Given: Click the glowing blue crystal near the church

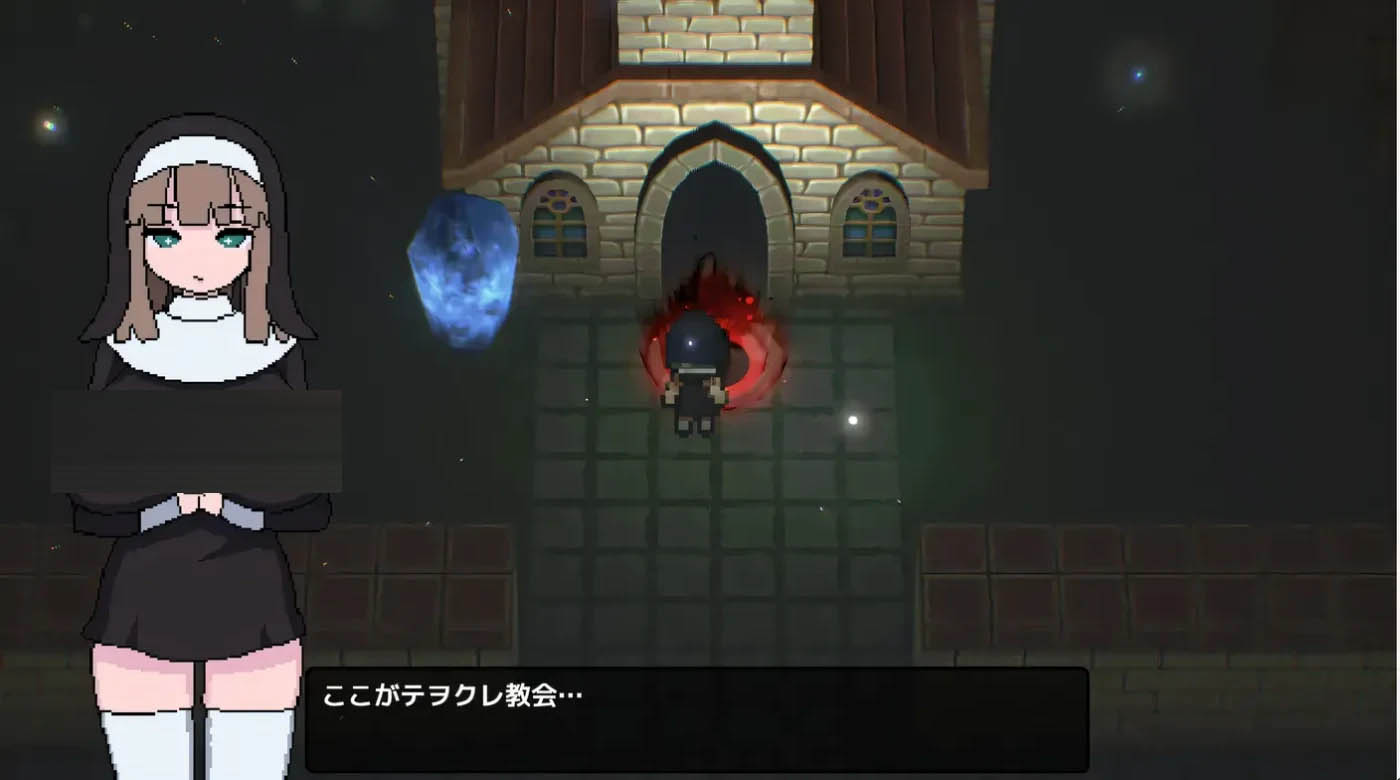Looking at the screenshot, I should (x=462, y=275).
